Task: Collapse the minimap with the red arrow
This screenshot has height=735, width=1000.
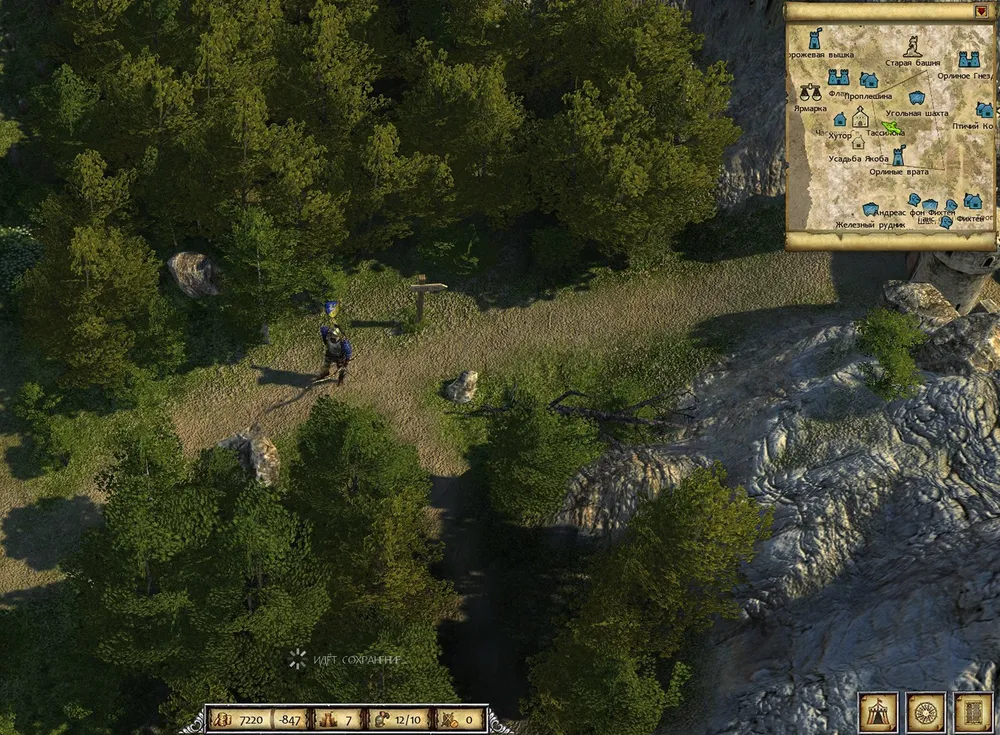Action: click(x=981, y=11)
